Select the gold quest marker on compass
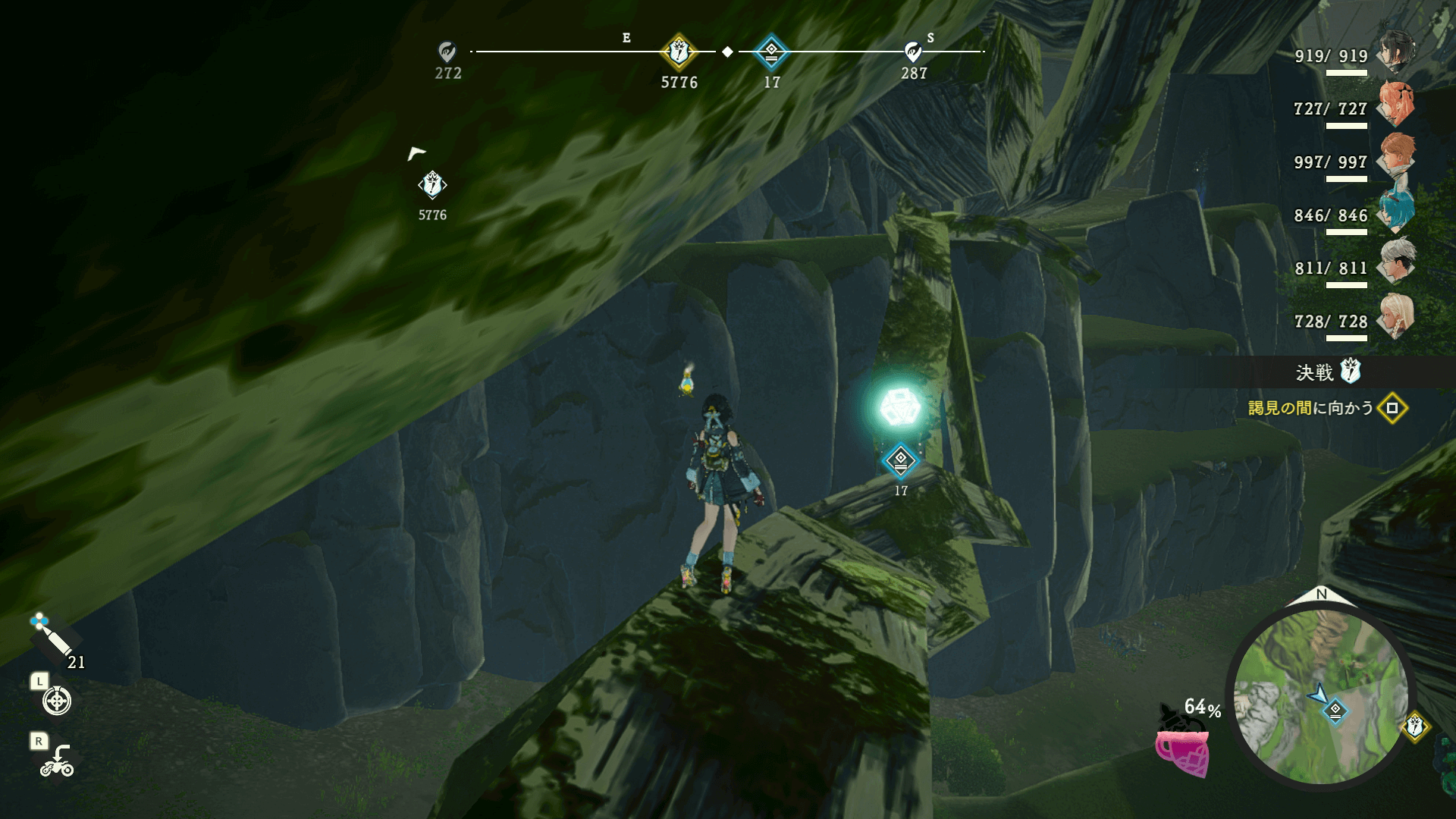The width and height of the screenshot is (1456, 819). 679,52
